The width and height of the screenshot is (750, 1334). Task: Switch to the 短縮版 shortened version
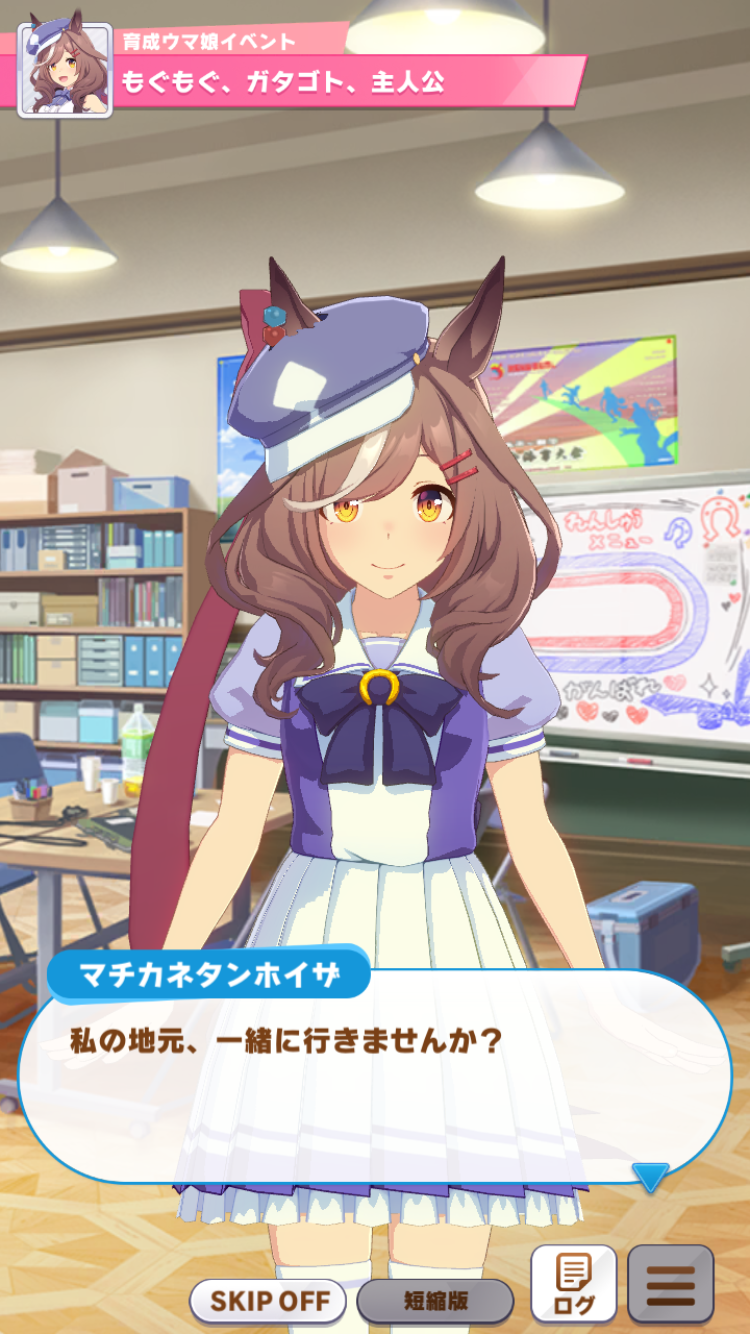(435, 1301)
